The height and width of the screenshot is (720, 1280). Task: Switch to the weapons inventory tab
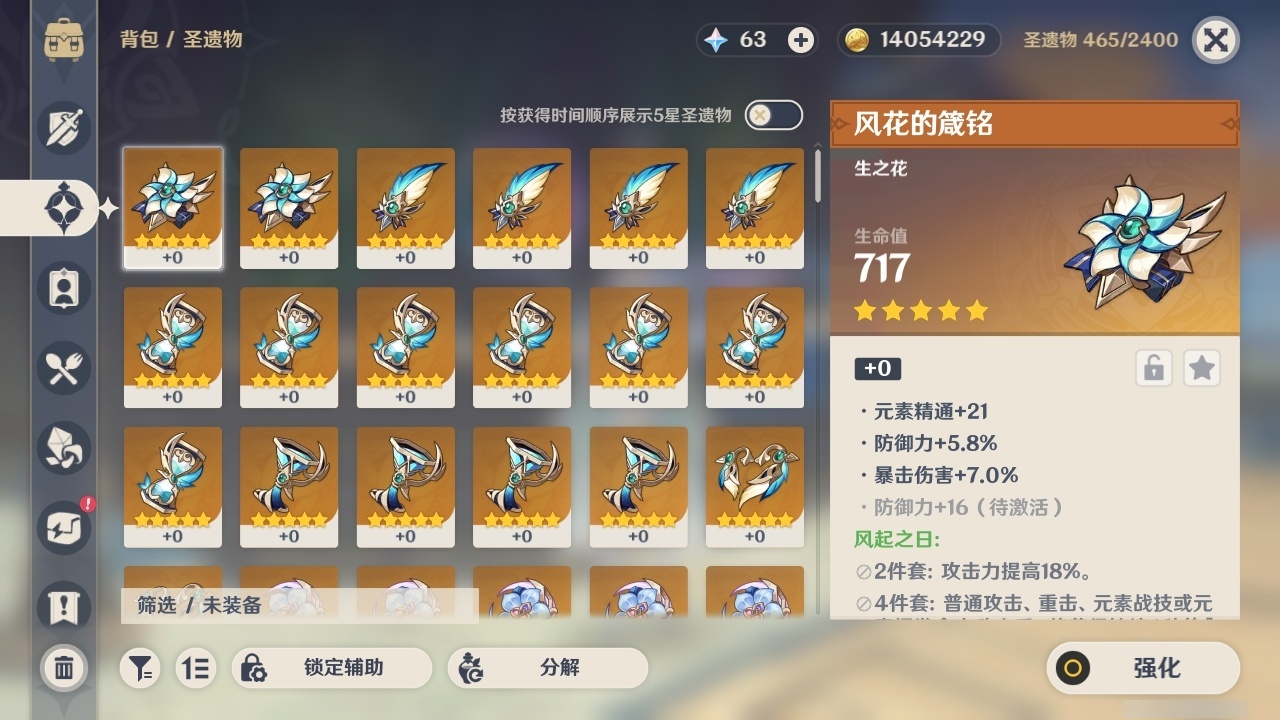pyautogui.click(x=63, y=128)
